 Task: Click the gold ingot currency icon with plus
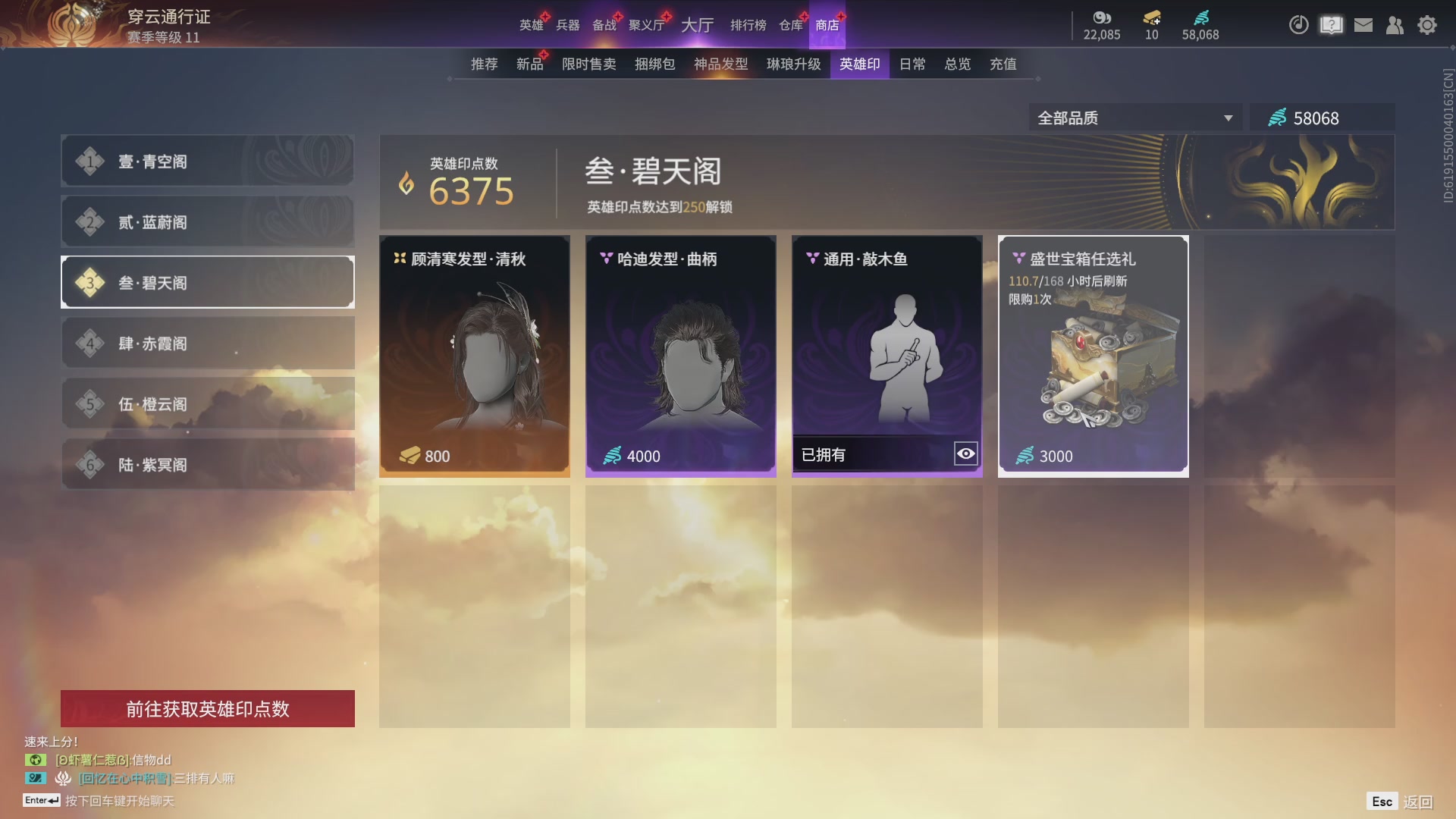pyautogui.click(x=1150, y=19)
